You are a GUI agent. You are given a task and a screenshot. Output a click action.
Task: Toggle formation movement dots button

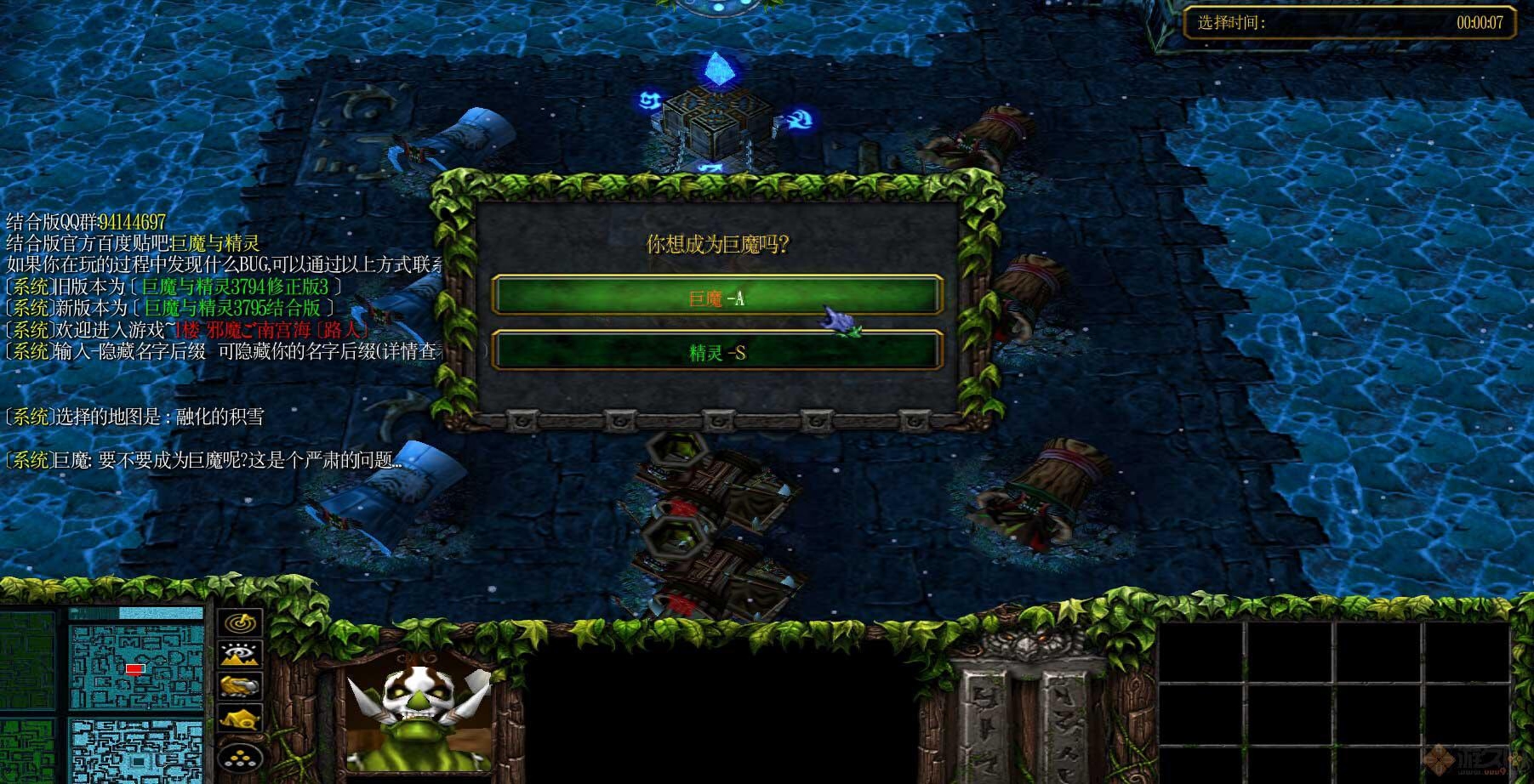click(x=241, y=756)
